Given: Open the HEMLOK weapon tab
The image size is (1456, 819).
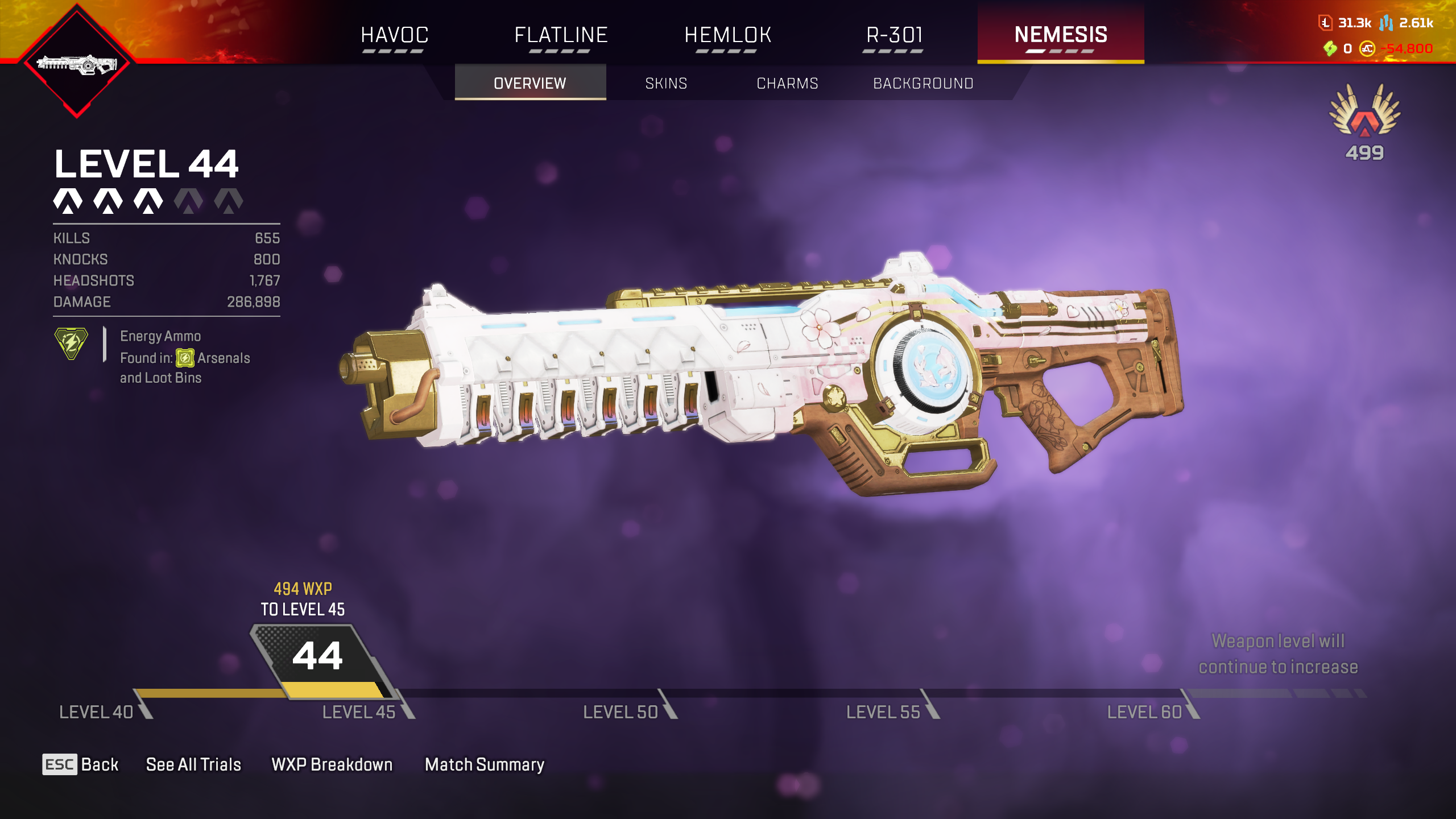Looking at the screenshot, I should (x=727, y=35).
